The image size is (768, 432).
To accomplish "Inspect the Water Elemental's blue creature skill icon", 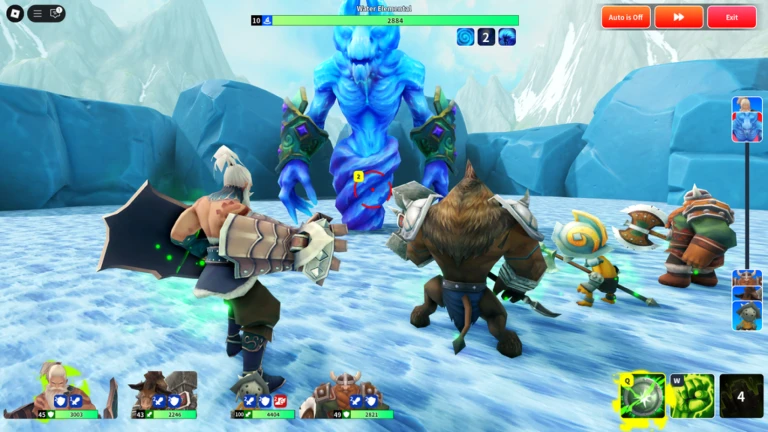I will 507,37.
